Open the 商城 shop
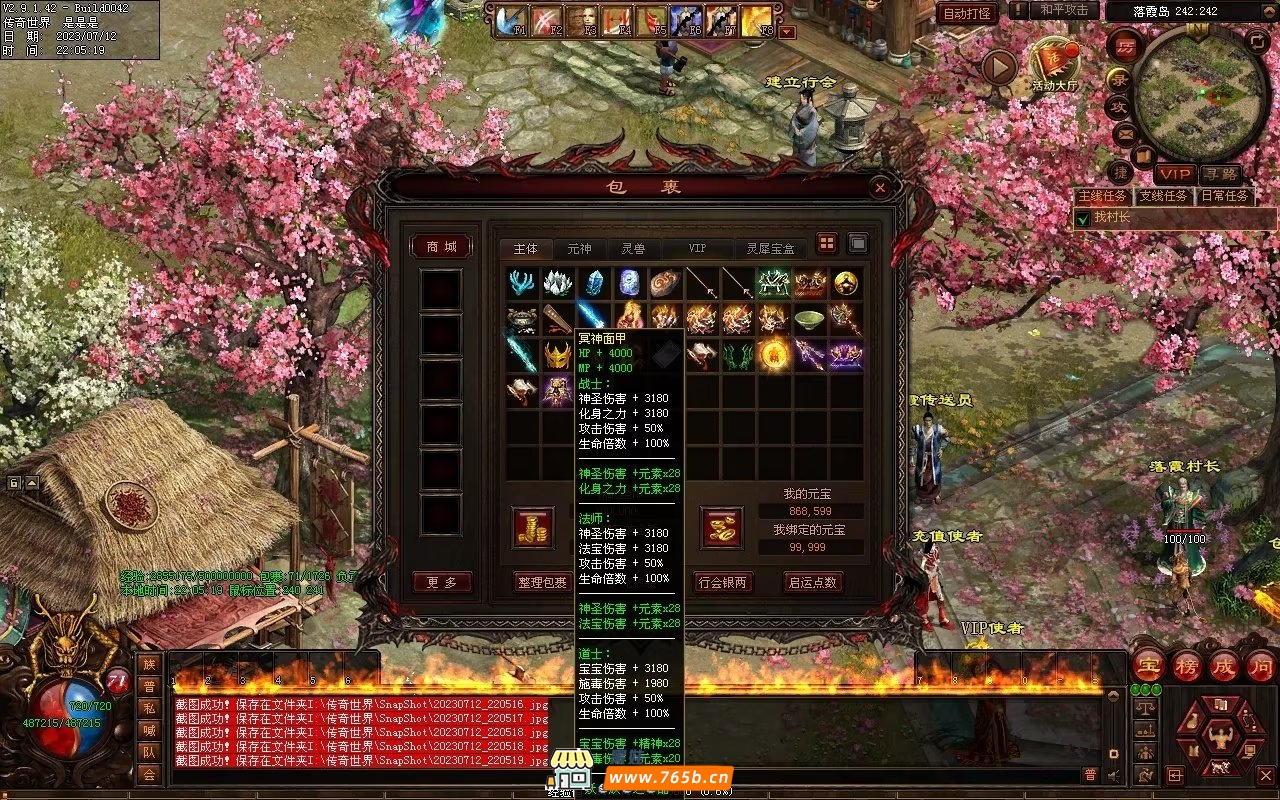The height and width of the screenshot is (800, 1280). (x=441, y=247)
